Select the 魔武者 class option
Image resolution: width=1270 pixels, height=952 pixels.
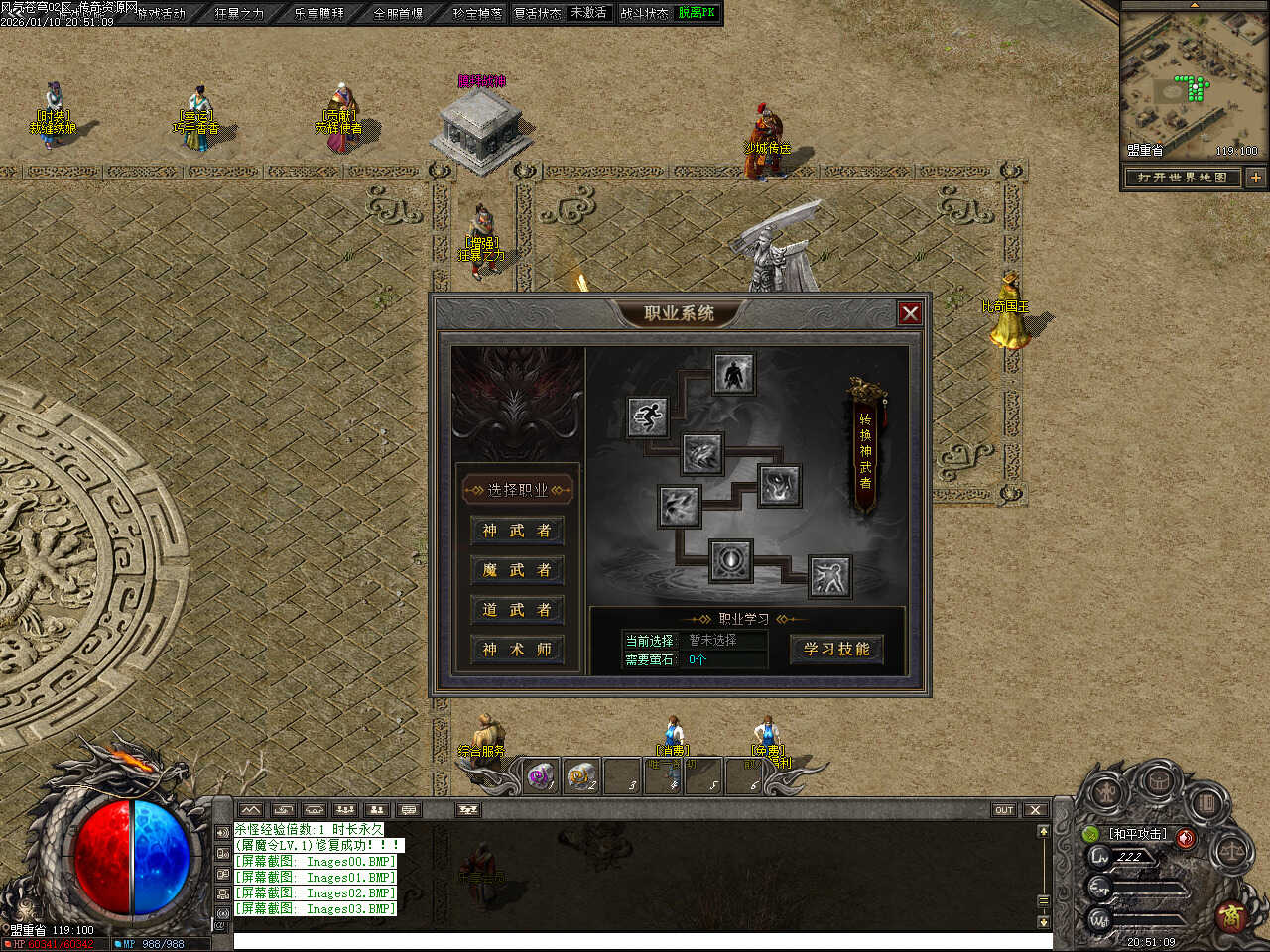[x=516, y=570]
